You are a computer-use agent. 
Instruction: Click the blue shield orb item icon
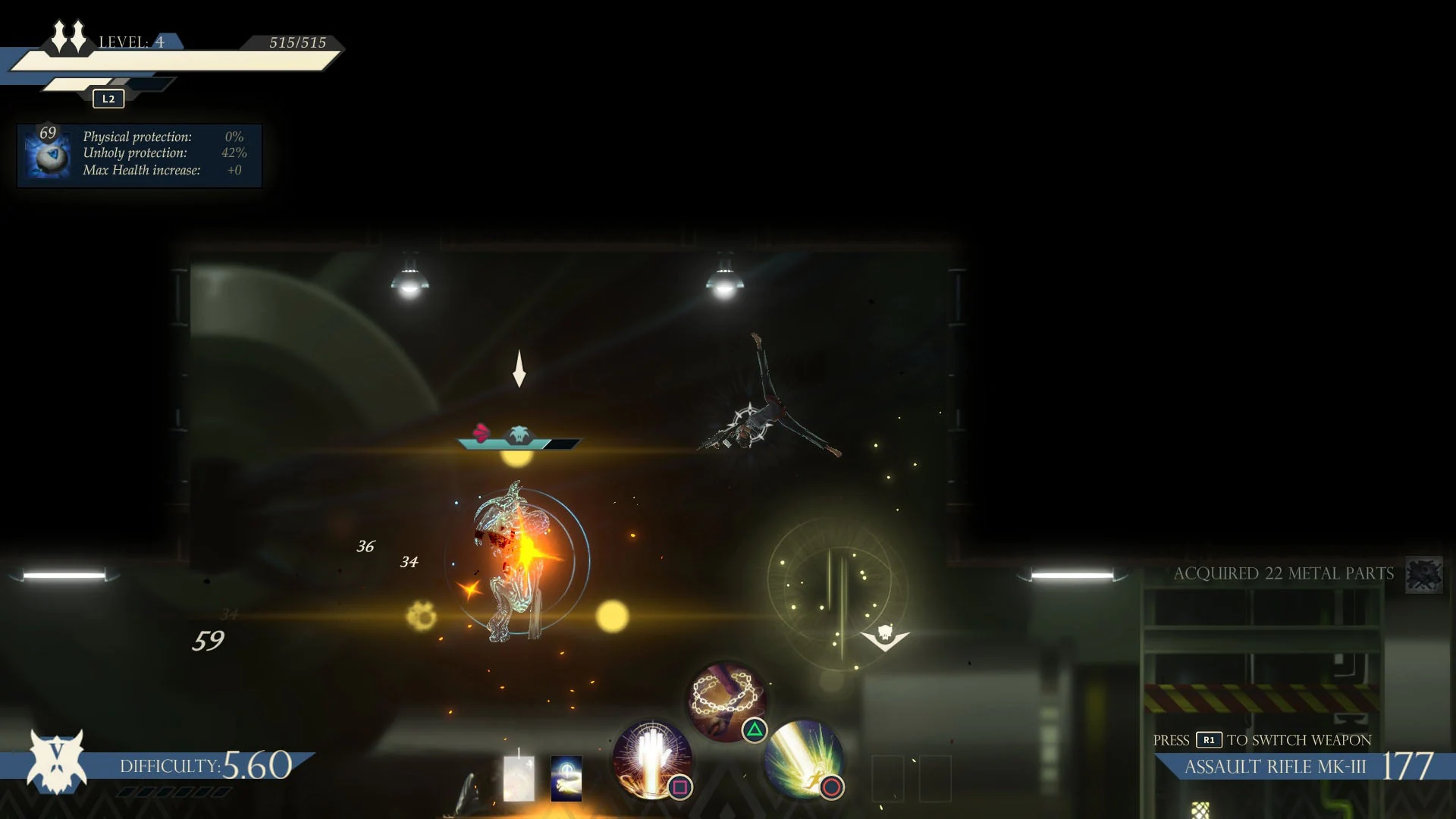[48, 155]
